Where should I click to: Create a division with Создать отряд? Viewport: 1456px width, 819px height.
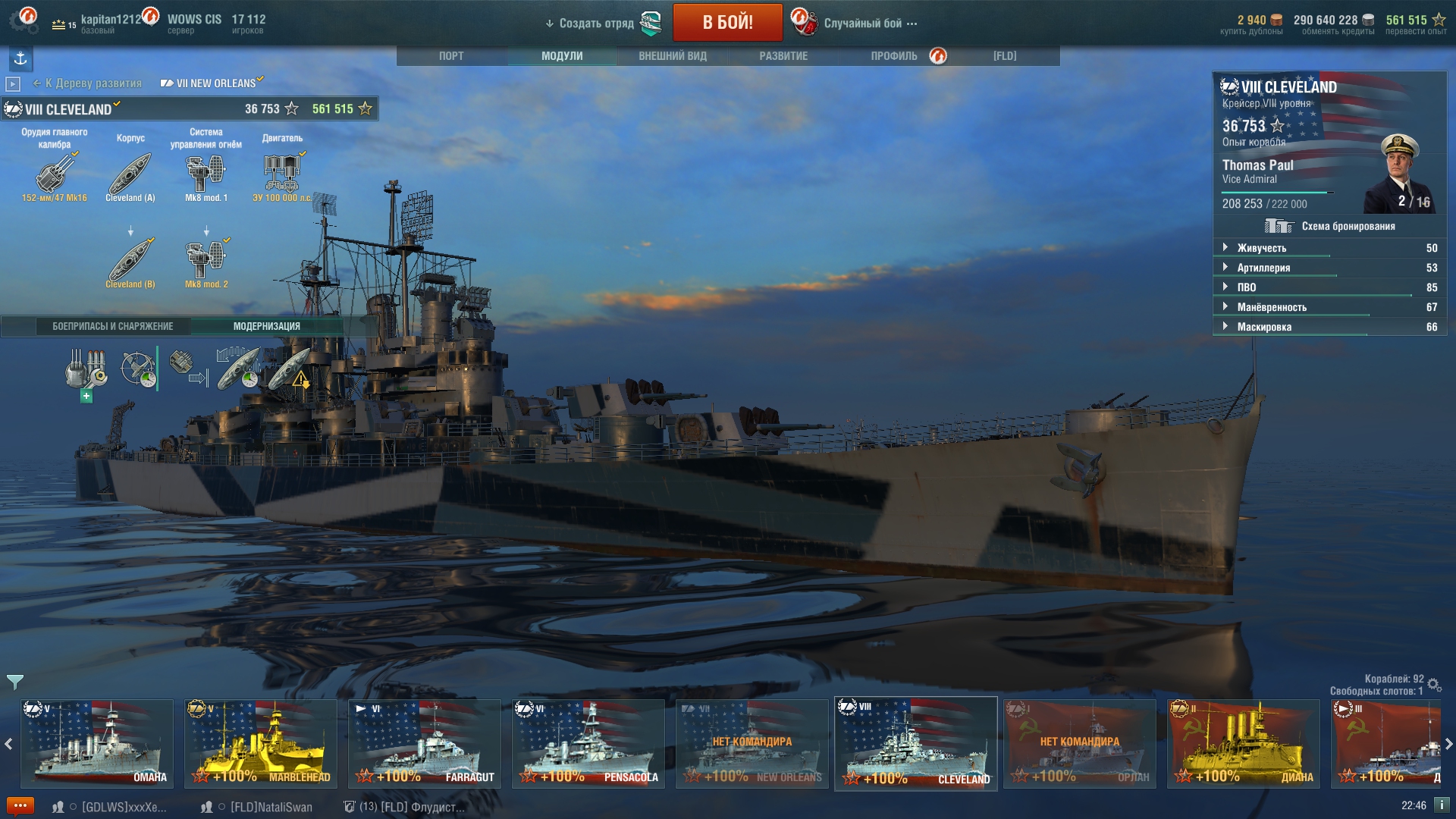[596, 24]
